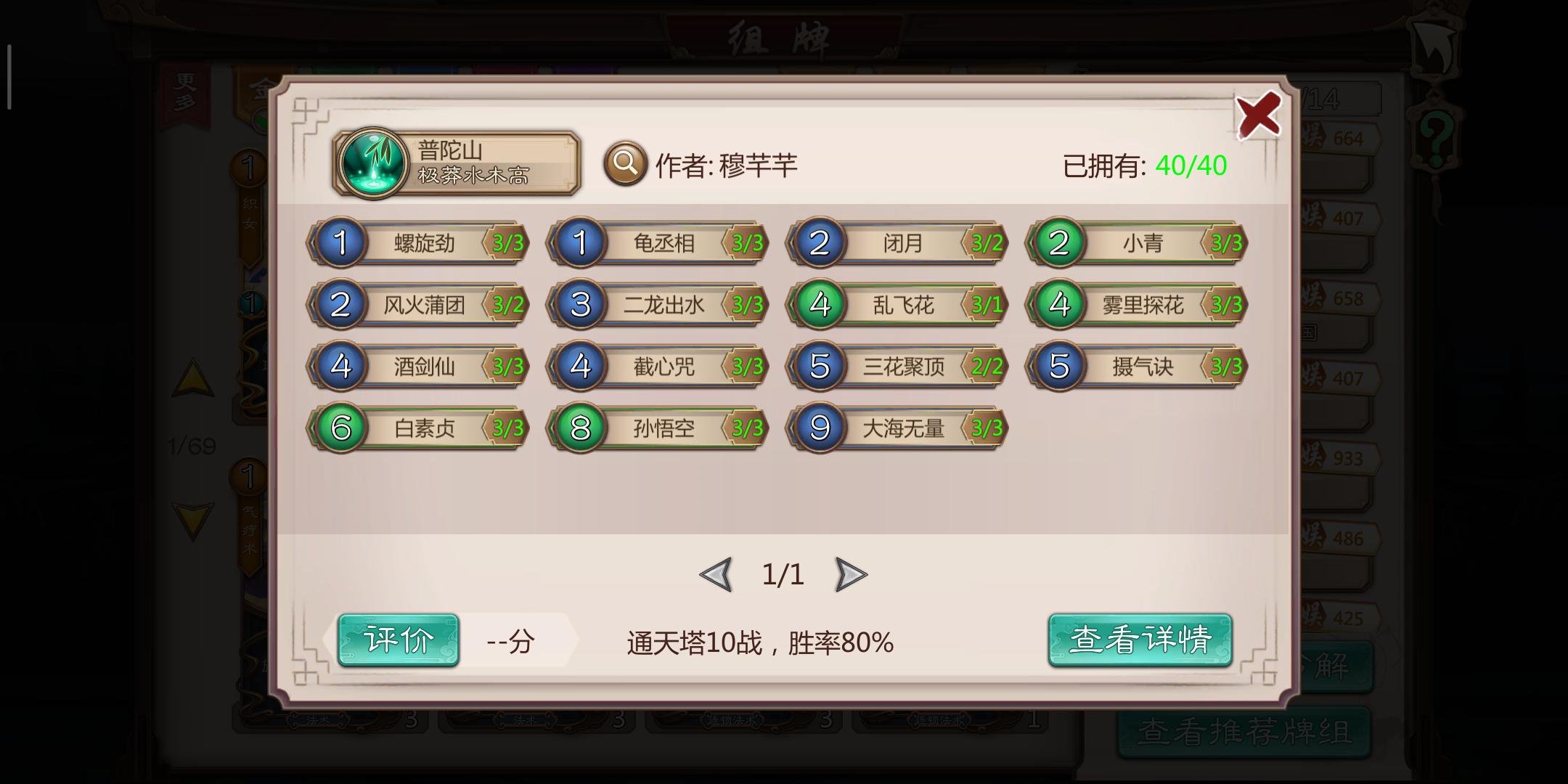Click the previous page arrow
Viewport: 1568px width, 784px height.
pyautogui.click(x=717, y=573)
